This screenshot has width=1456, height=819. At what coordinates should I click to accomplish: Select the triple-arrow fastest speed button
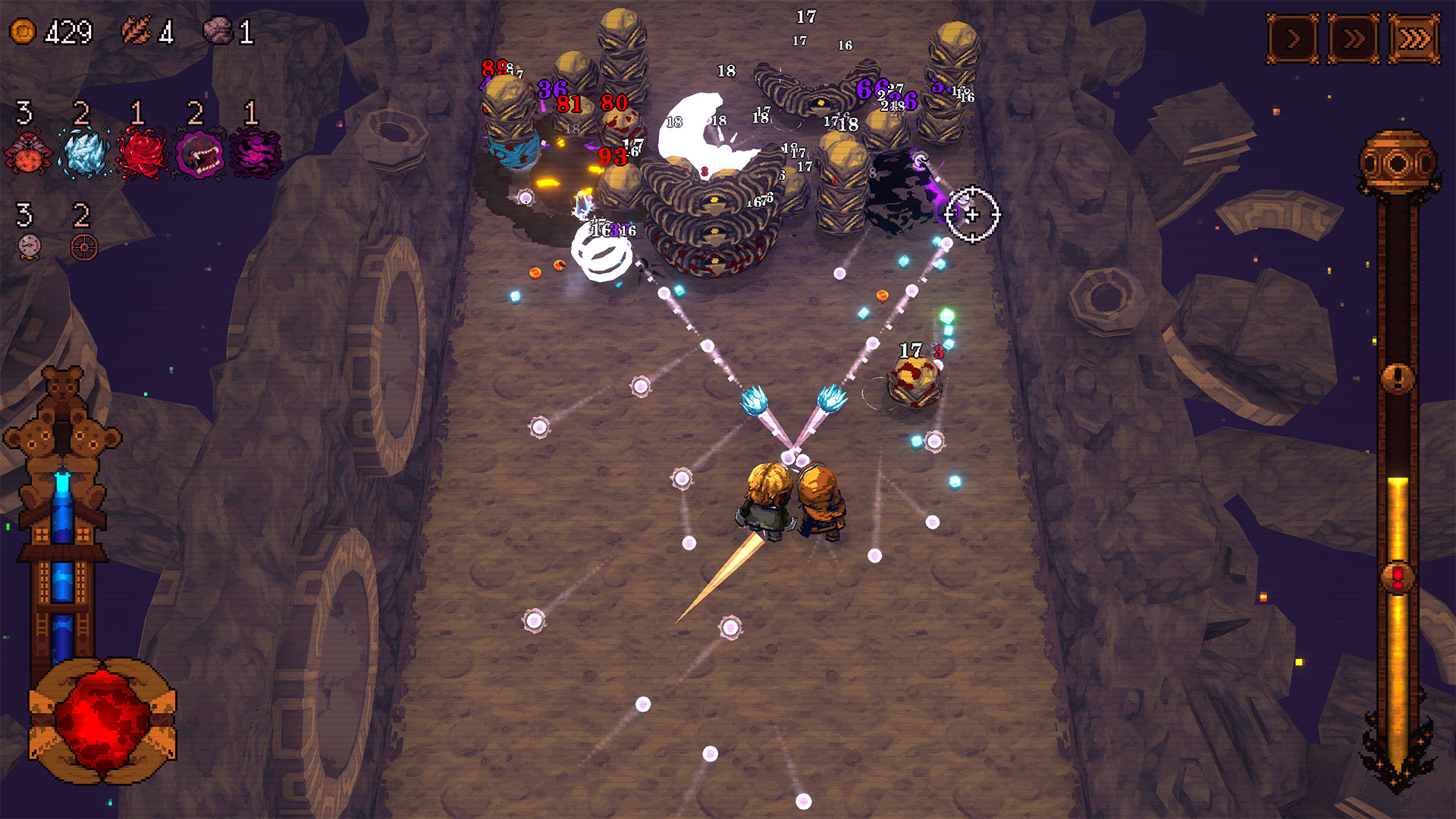click(x=1414, y=38)
